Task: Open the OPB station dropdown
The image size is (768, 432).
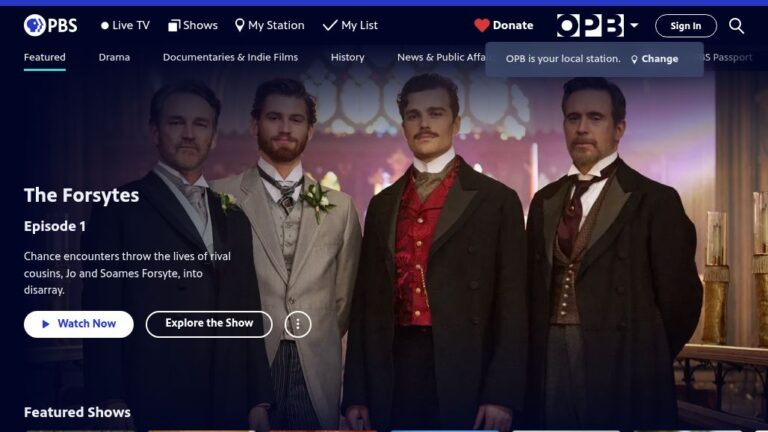Action: coord(597,25)
